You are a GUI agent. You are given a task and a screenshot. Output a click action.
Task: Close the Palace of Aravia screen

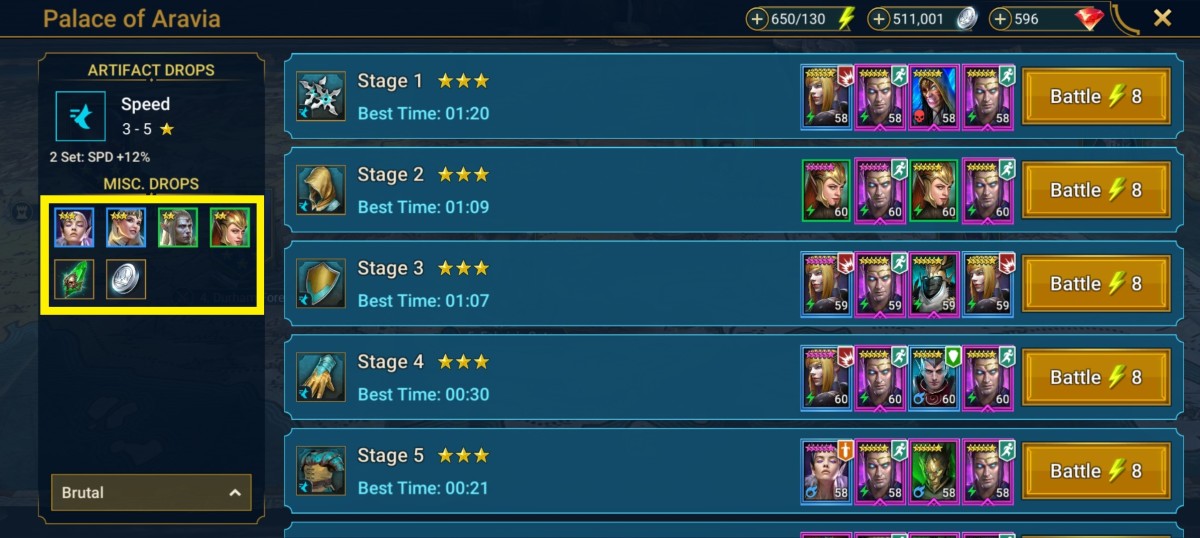(1162, 18)
